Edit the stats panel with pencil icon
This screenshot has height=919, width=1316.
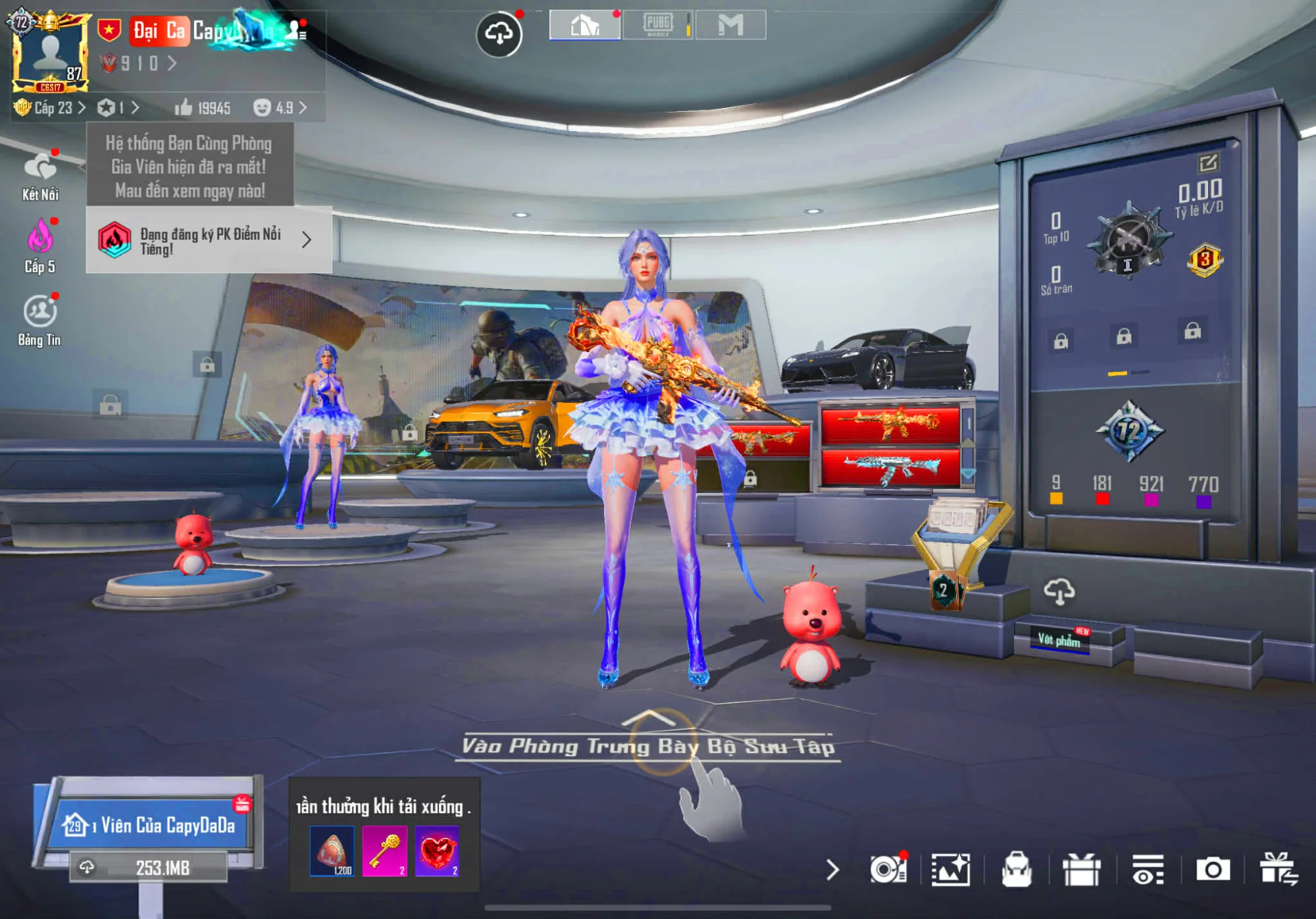[1208, 162]
